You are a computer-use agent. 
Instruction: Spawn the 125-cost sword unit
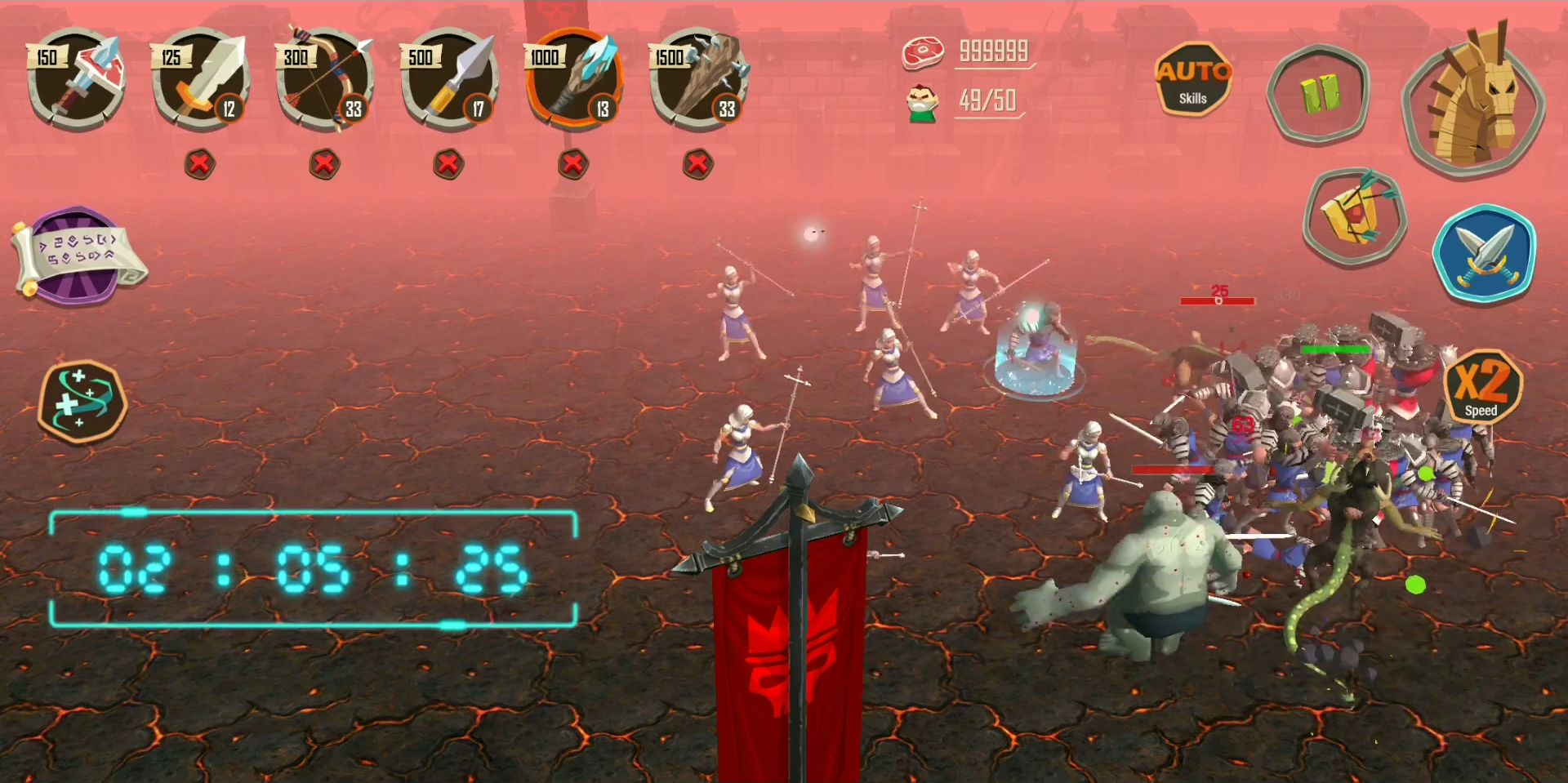201,79
